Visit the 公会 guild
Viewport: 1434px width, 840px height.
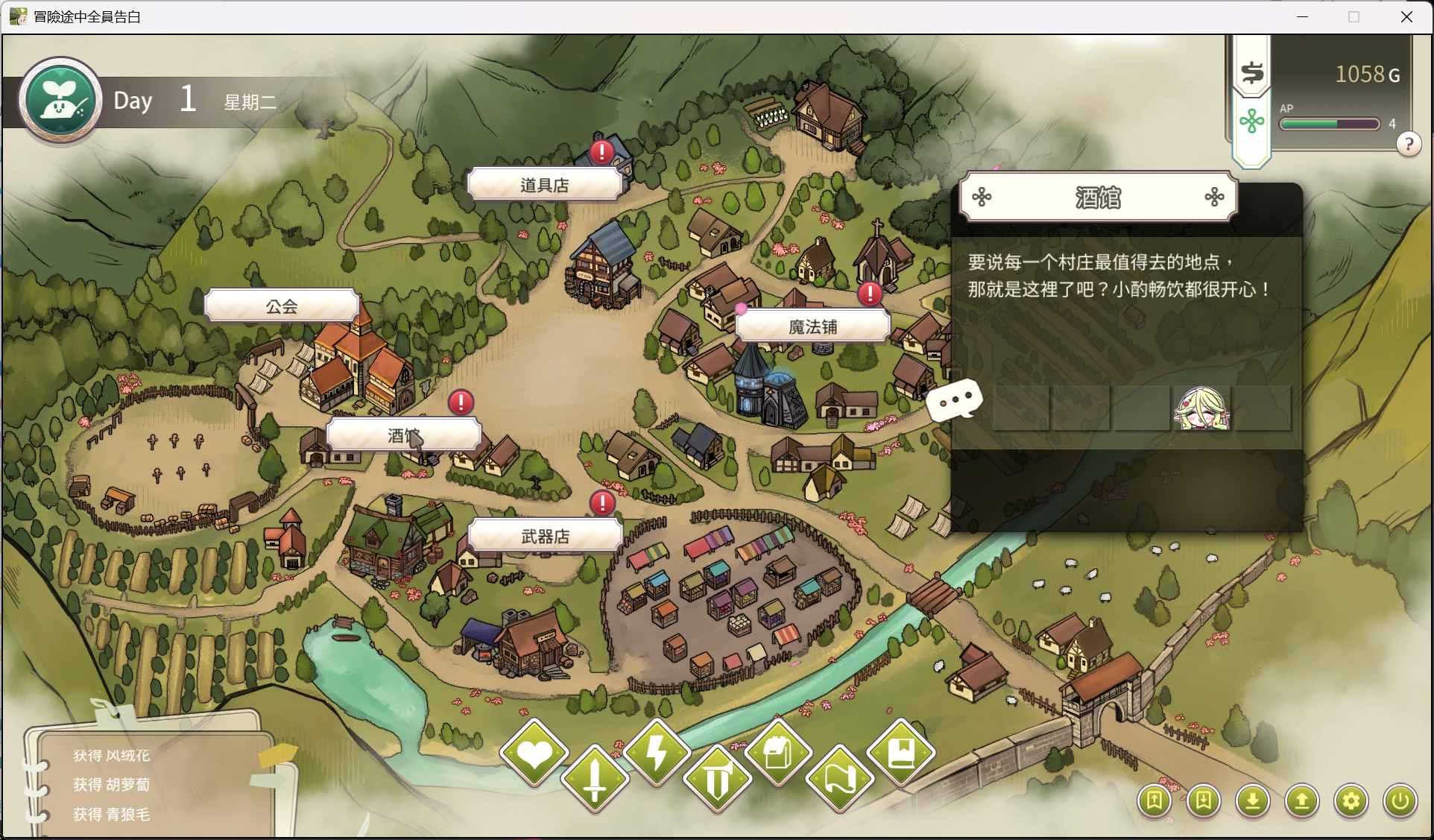[x=282, y=306]
